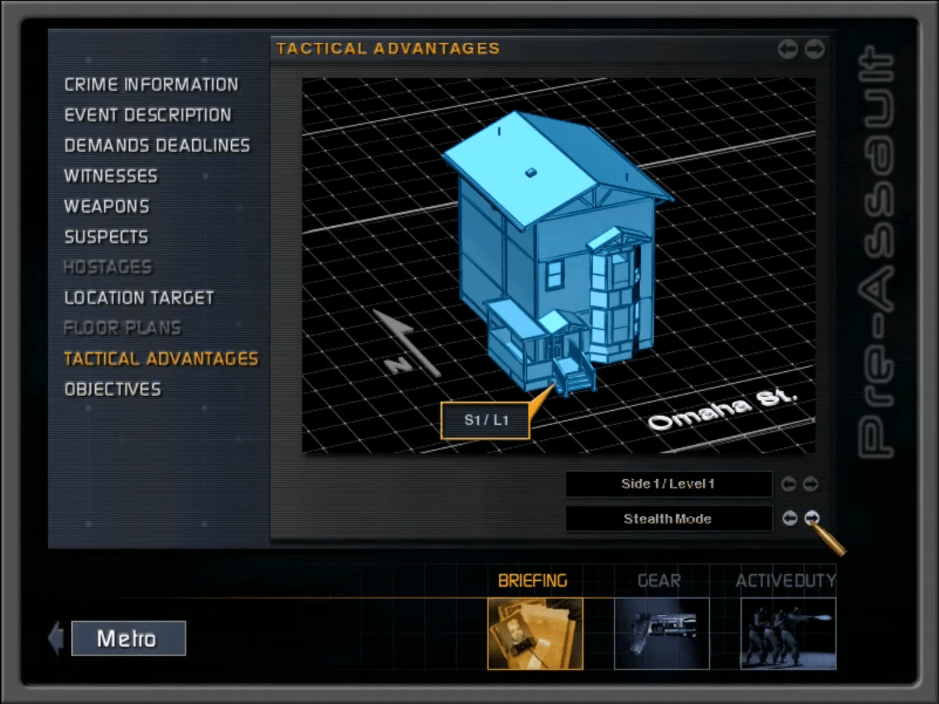Screen dimensions: 939x704
Task: Select the Tactical Advantages entry
Action: (161, 358)
